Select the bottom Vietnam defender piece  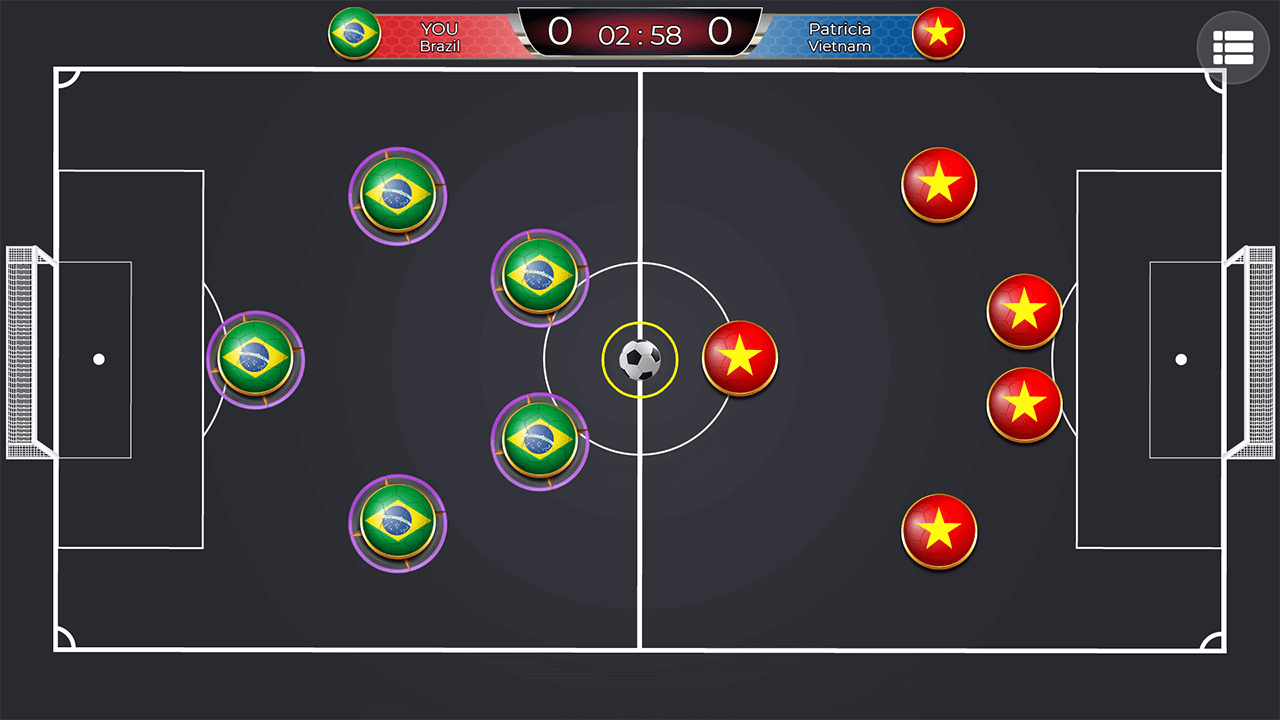point(938,531)
